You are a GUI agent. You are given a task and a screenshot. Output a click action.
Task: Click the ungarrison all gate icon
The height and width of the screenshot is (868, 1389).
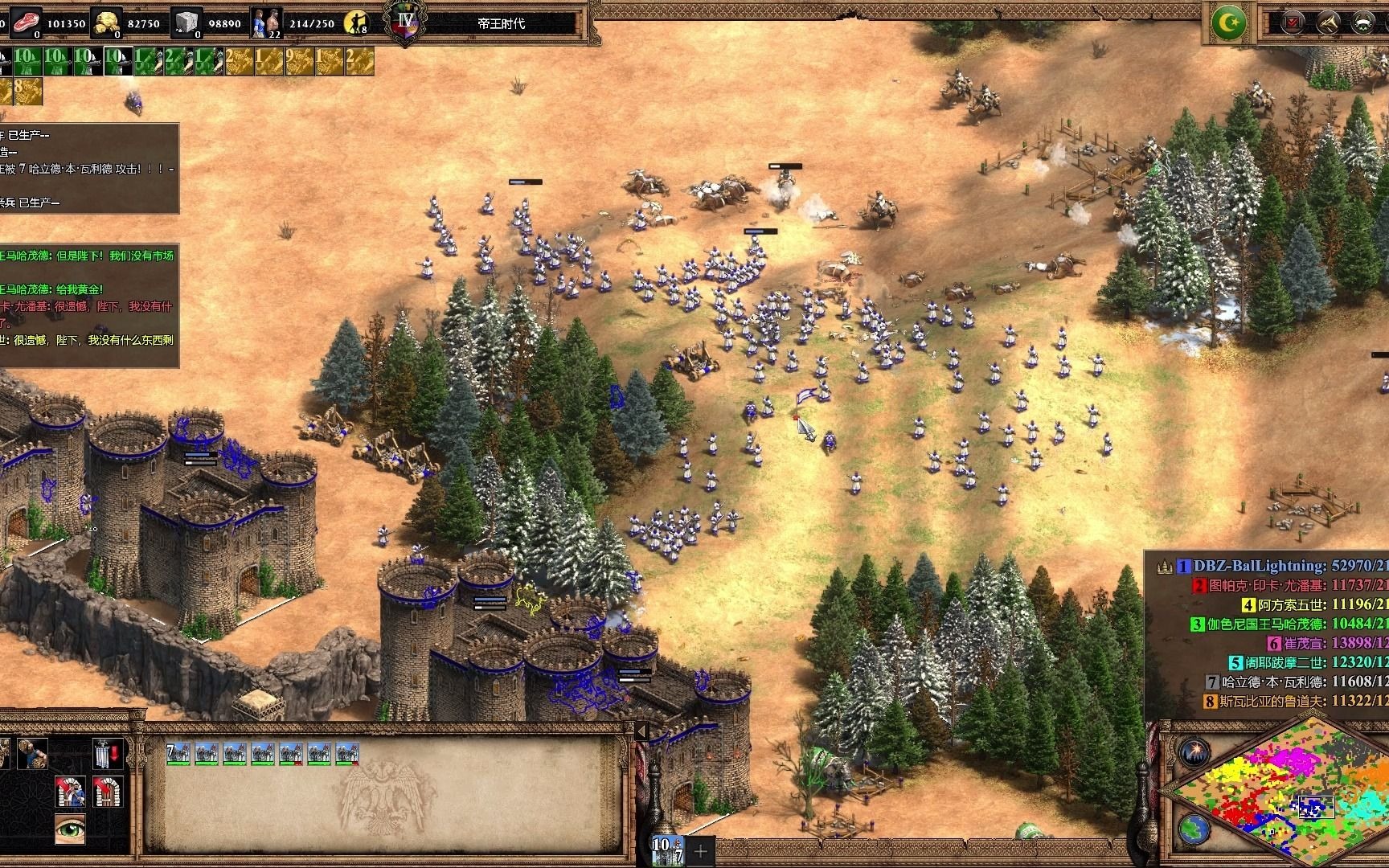[x=107, y=791]
